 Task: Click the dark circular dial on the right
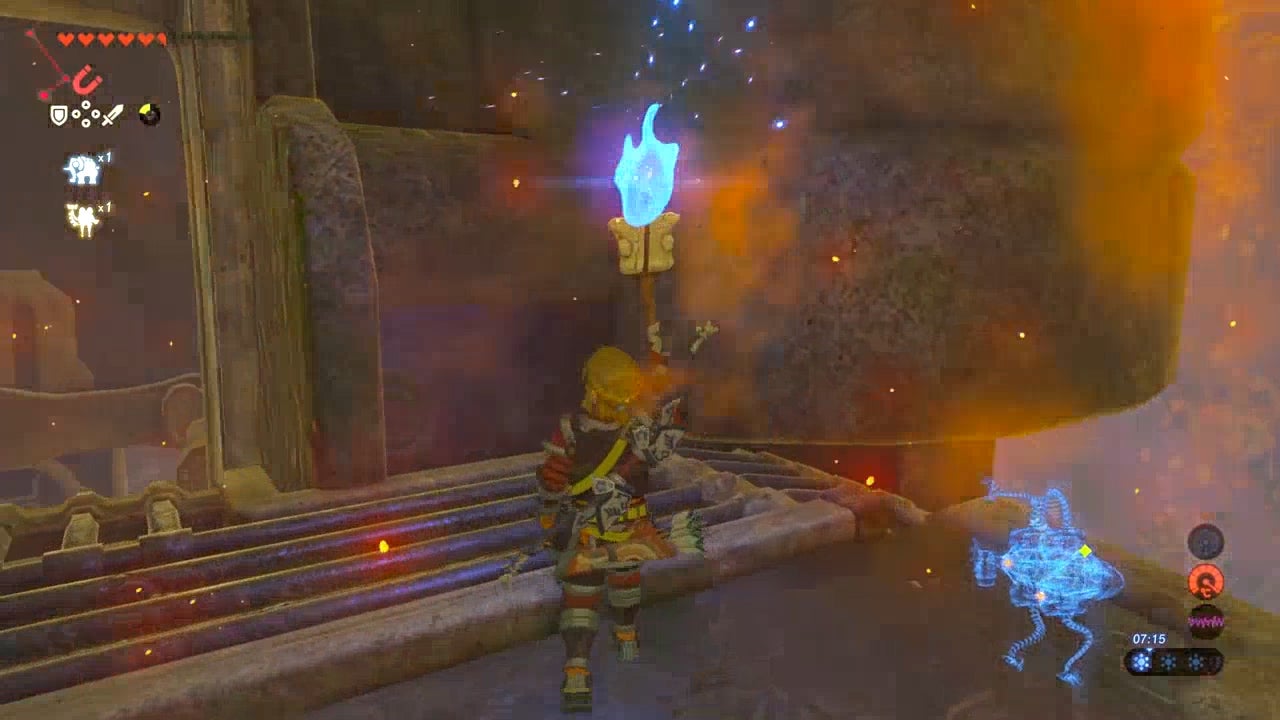click(1205, 542)
